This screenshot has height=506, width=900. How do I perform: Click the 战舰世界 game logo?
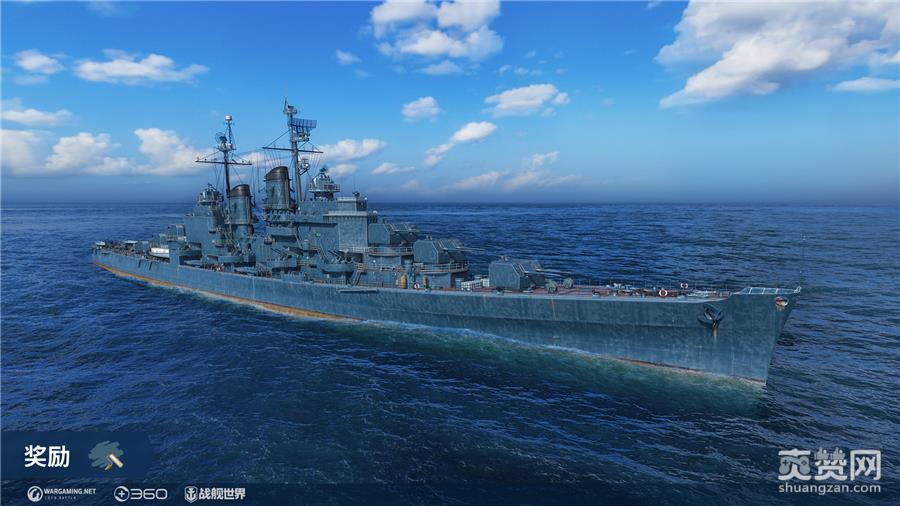(x=214, y=493)
